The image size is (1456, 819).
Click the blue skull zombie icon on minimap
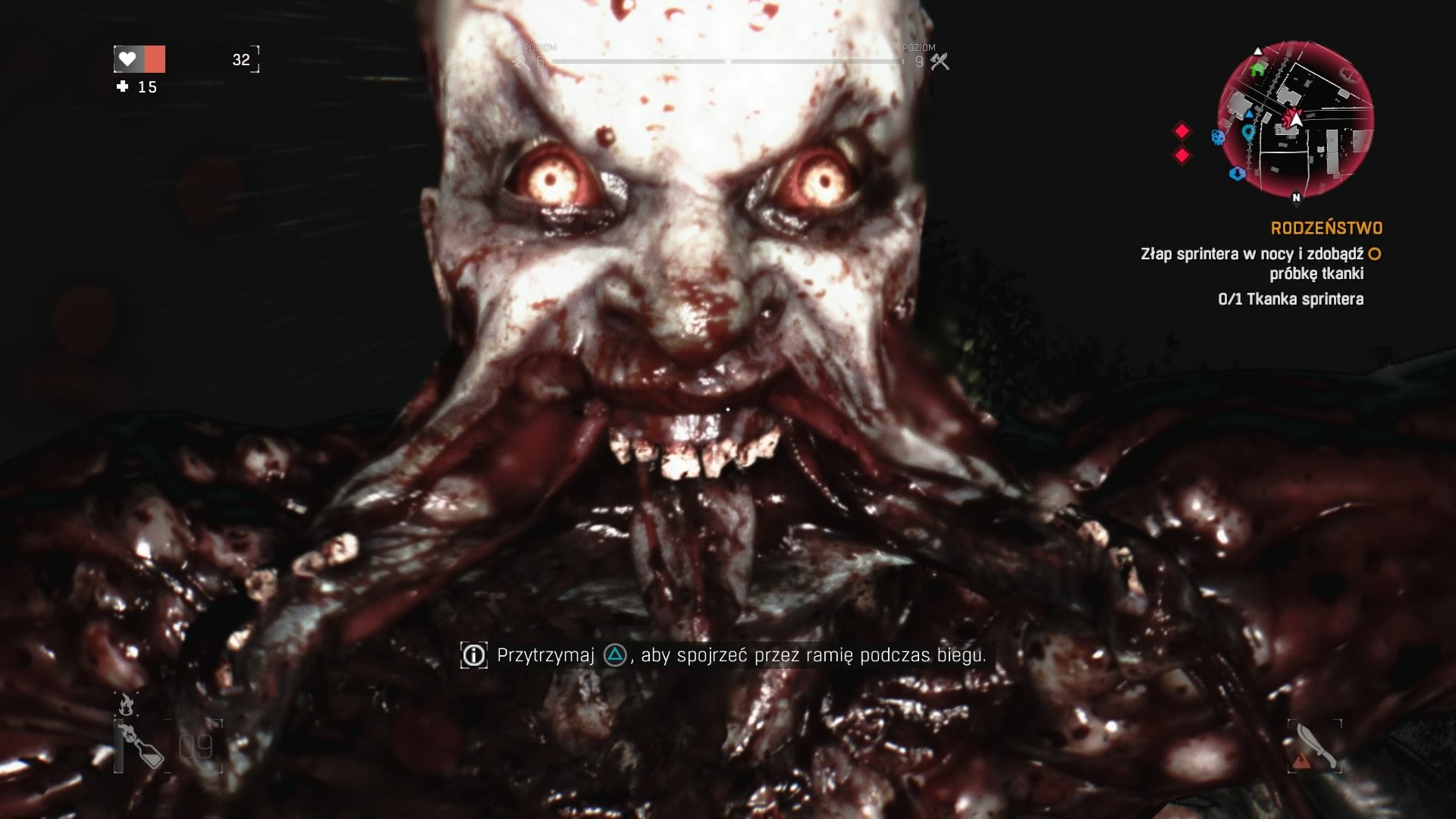click(1218, 137)
